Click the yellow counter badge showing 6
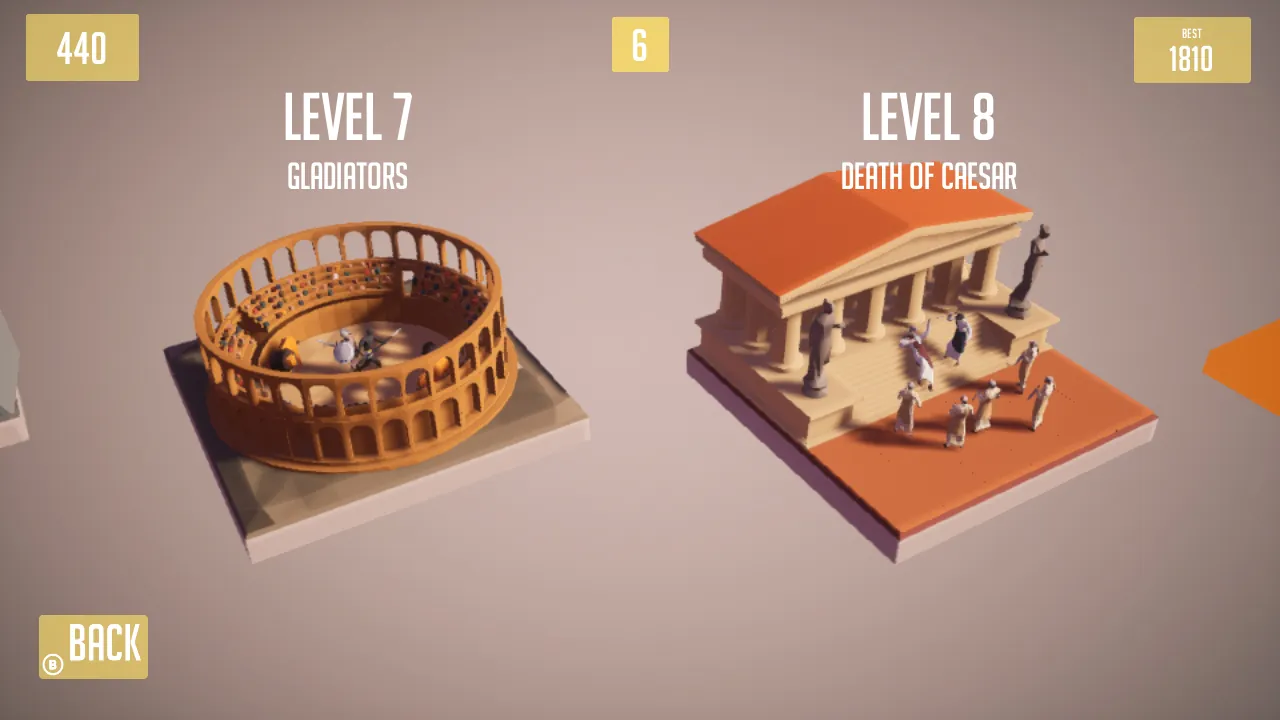 (640, 45)
